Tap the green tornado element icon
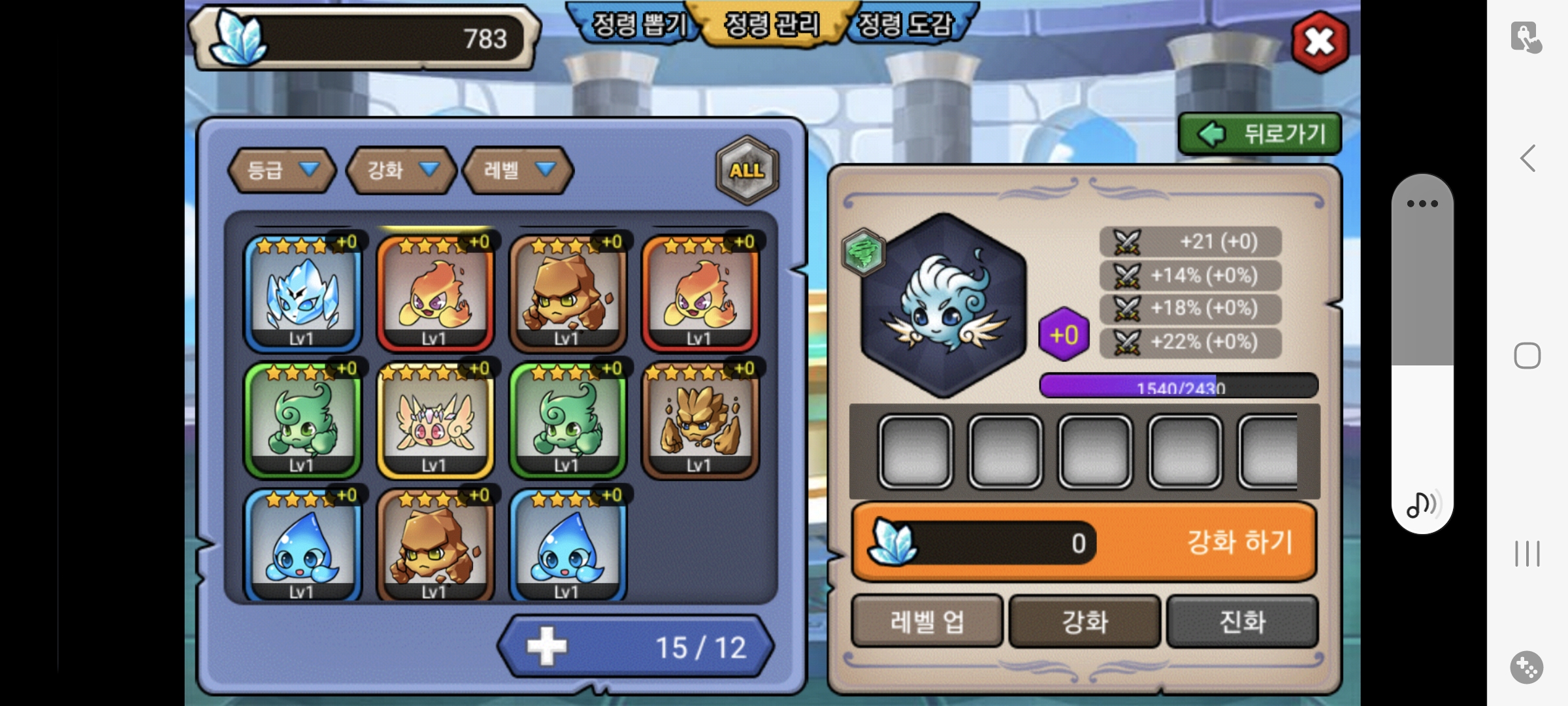The width and height of the screenshot is (1568, 706). pos(863,252)
